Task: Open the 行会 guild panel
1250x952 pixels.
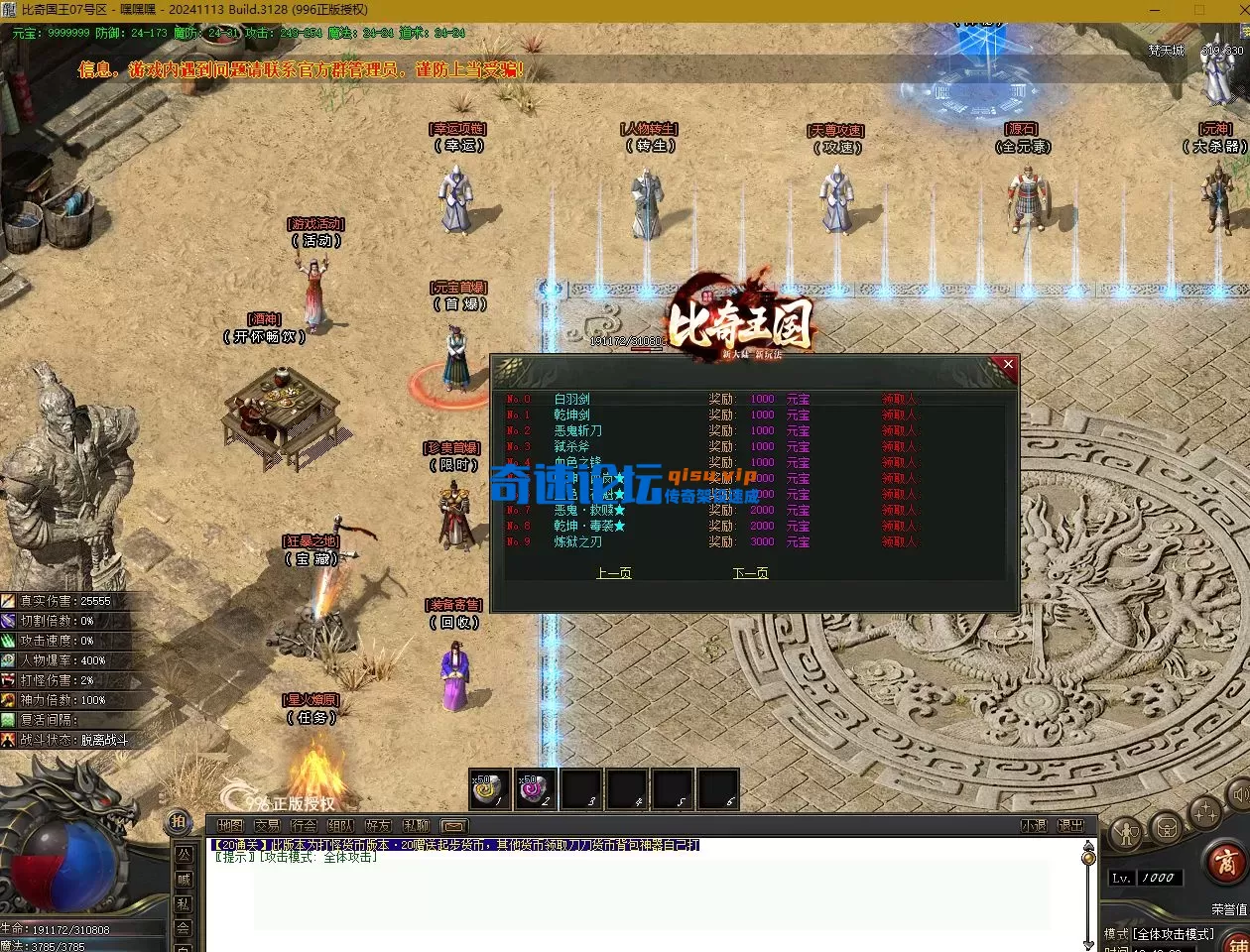Action: coord(304,826)
